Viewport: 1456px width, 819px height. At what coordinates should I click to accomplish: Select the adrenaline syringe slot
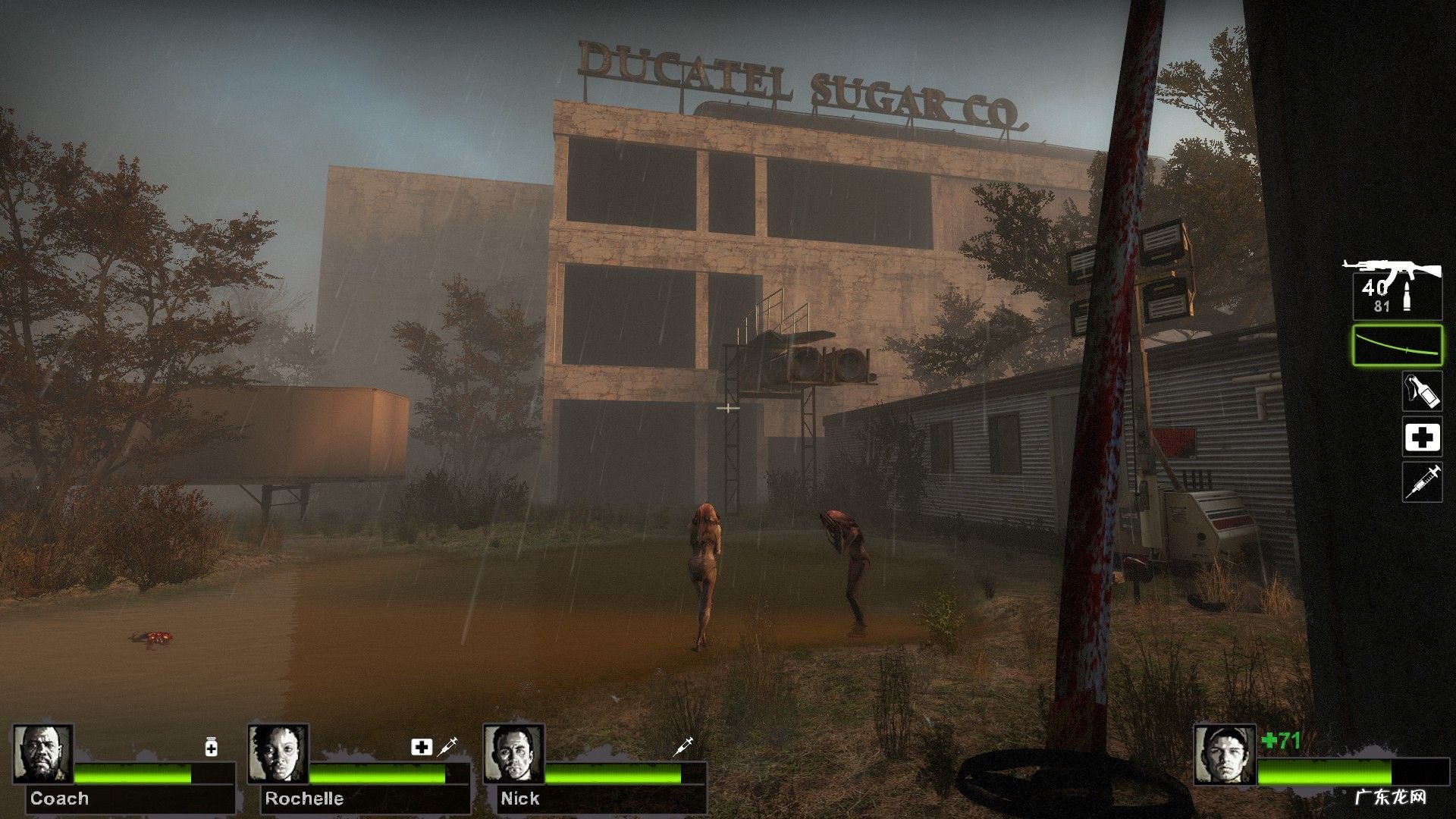point(1422,482)
